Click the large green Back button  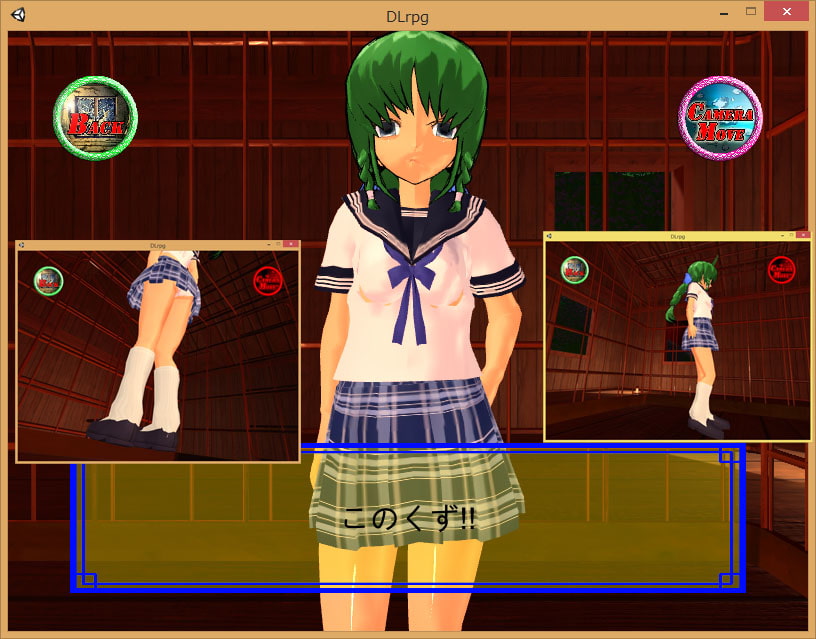coord(95,118)
